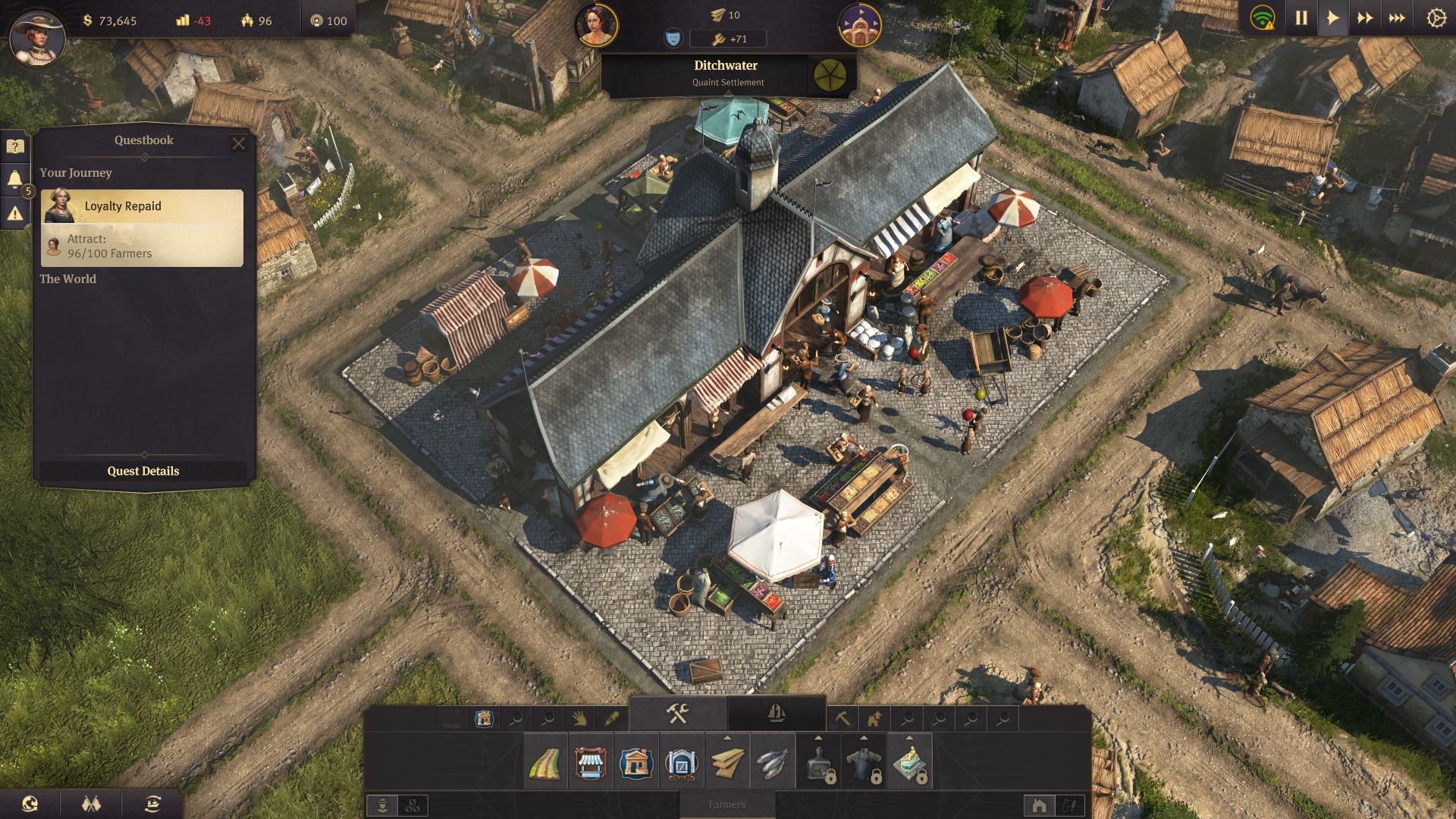1456x819 pixels.
Task: Choose the market stall building
Action: click(591, 762)
